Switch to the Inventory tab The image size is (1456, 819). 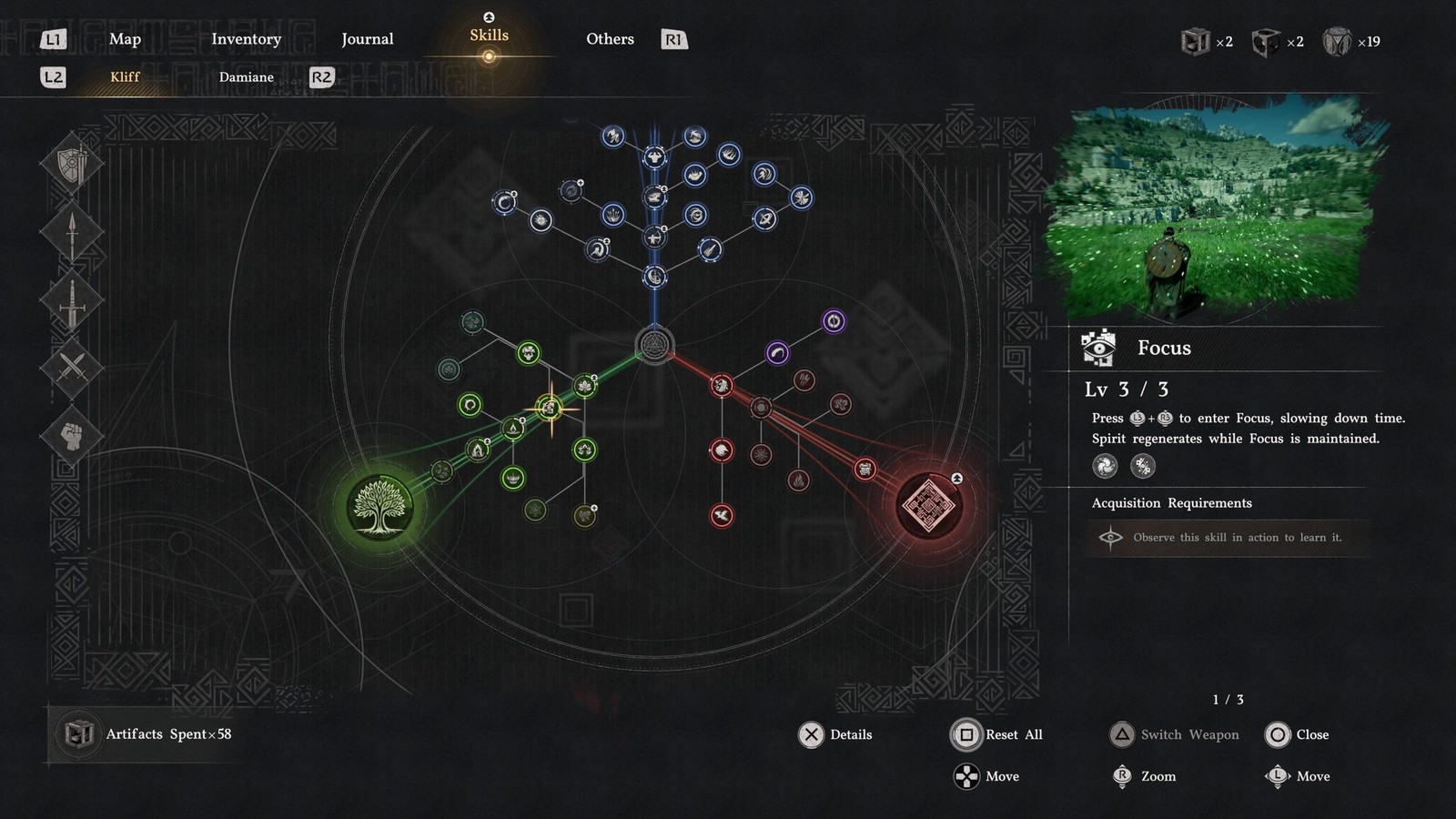point(246,39)
